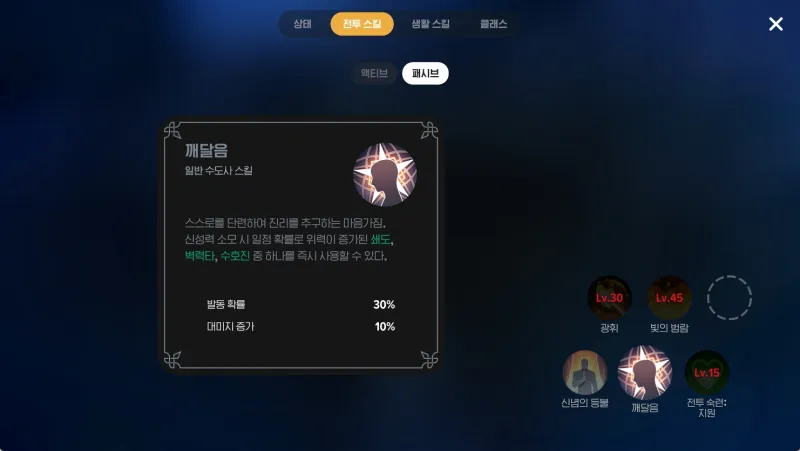Show 액티브 skills
This screenshot has height=451, width=800.
[374, 73]
